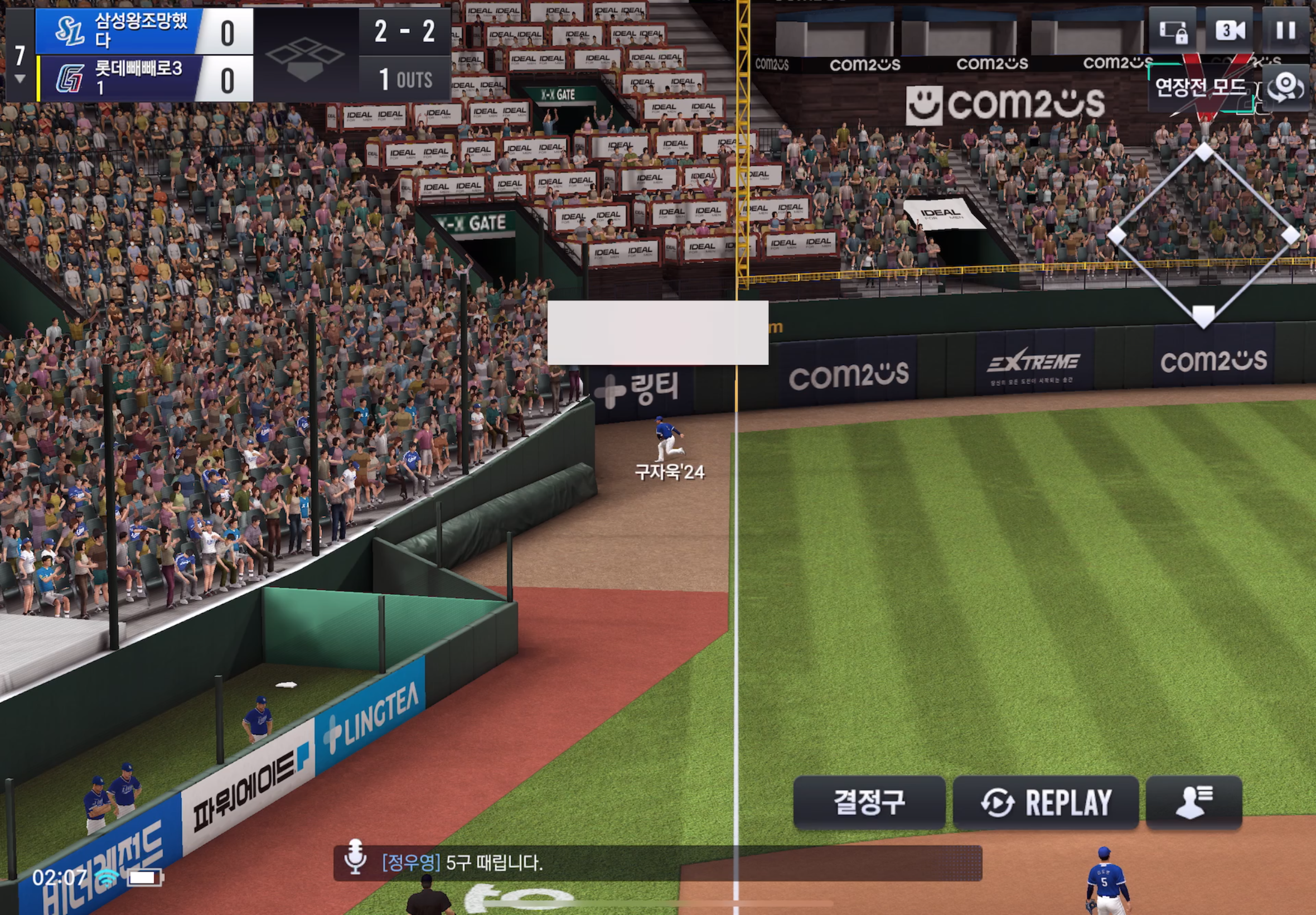Image resolution: width=1316 pixels, height=915 pixels.
Task: Expand the inning 7 scoreboard arrow
Action: click(20, 79)
